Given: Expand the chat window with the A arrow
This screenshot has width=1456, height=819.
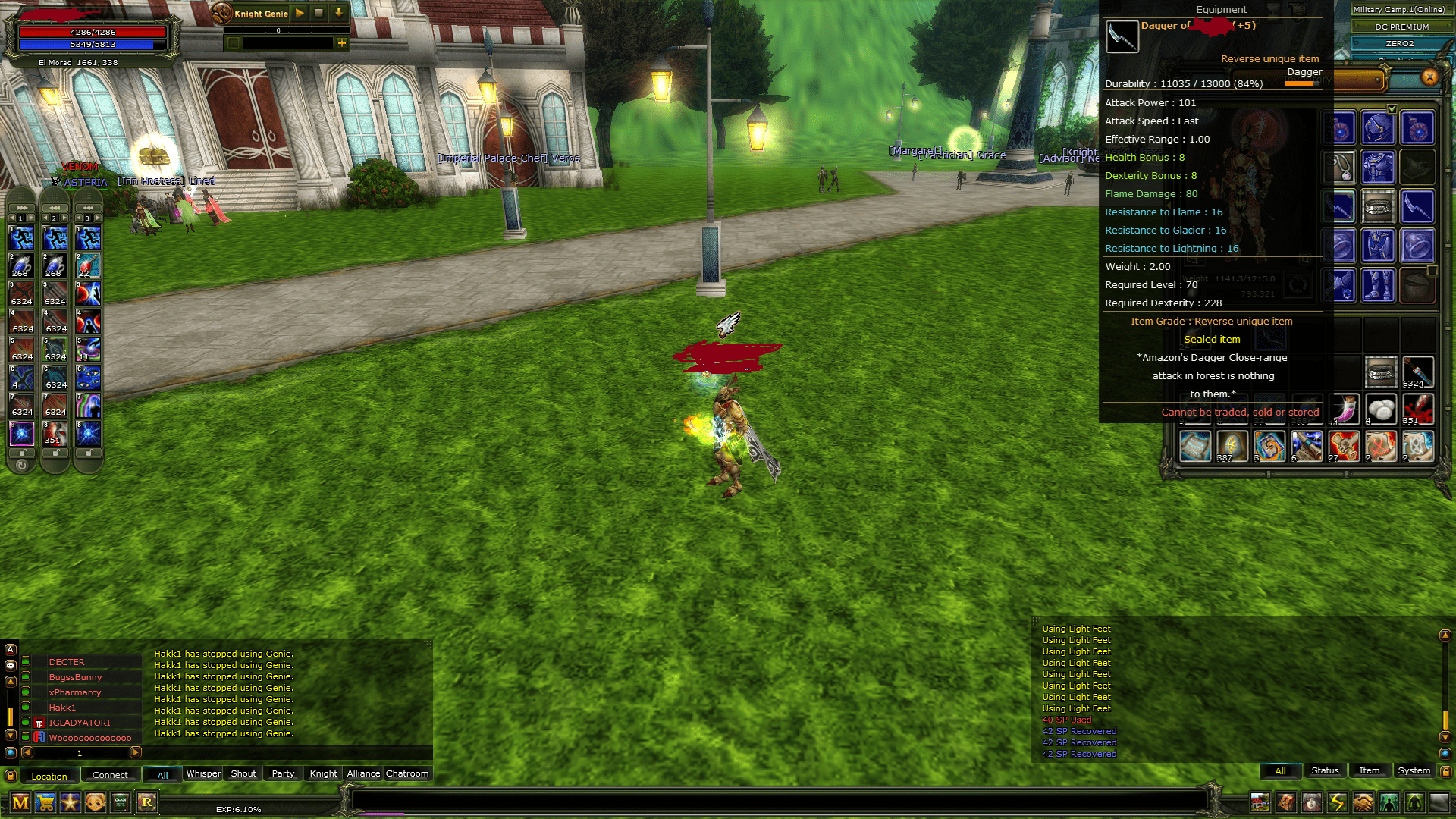Looking at the screenshot, I should coord(10,649).
